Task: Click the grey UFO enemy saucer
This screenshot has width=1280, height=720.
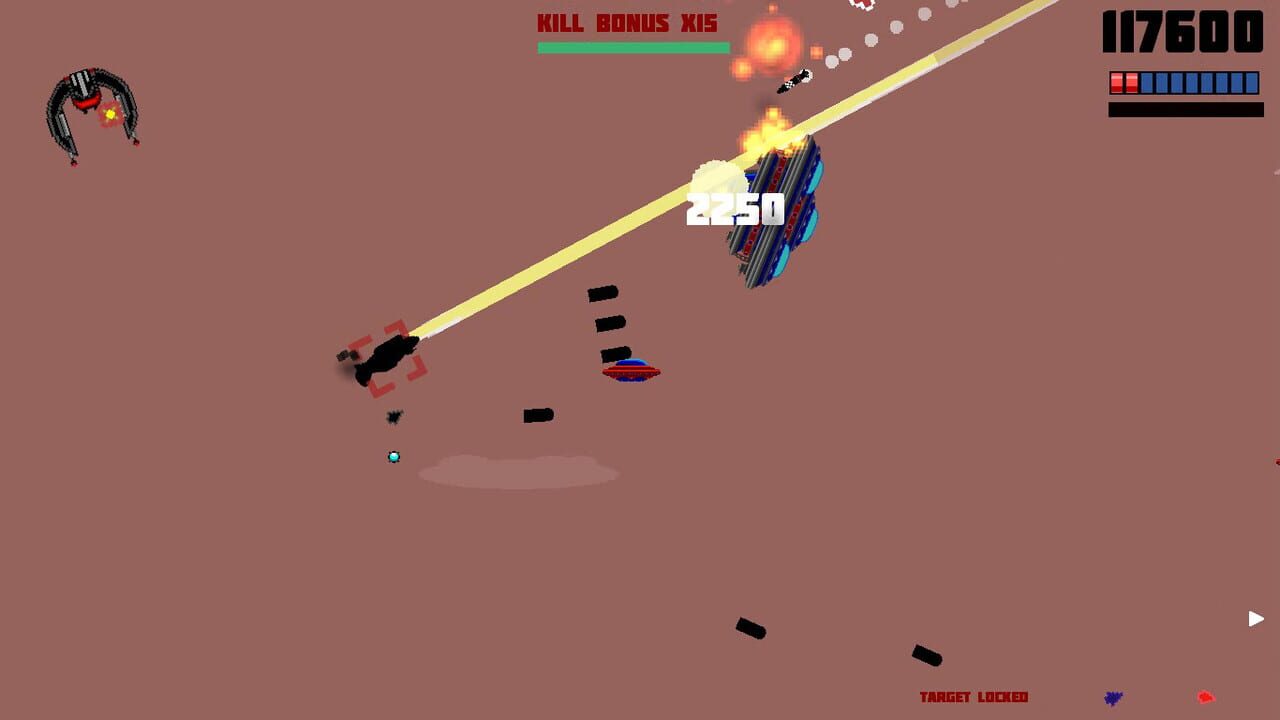Action: click(631, 370)
